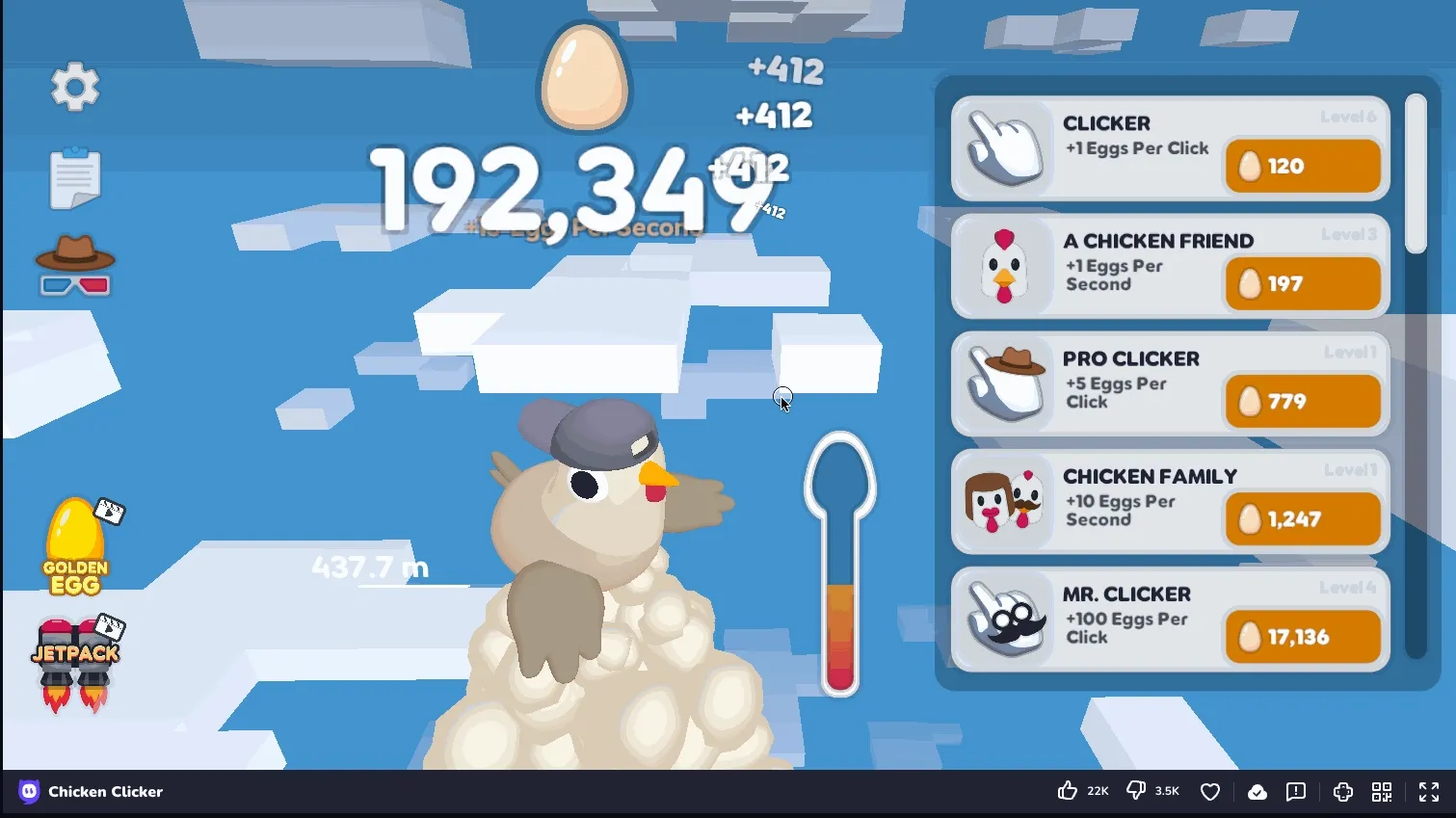Click the cloud save icon
This screenshot has height=818, width=1456.
[x=1257, y=791]
